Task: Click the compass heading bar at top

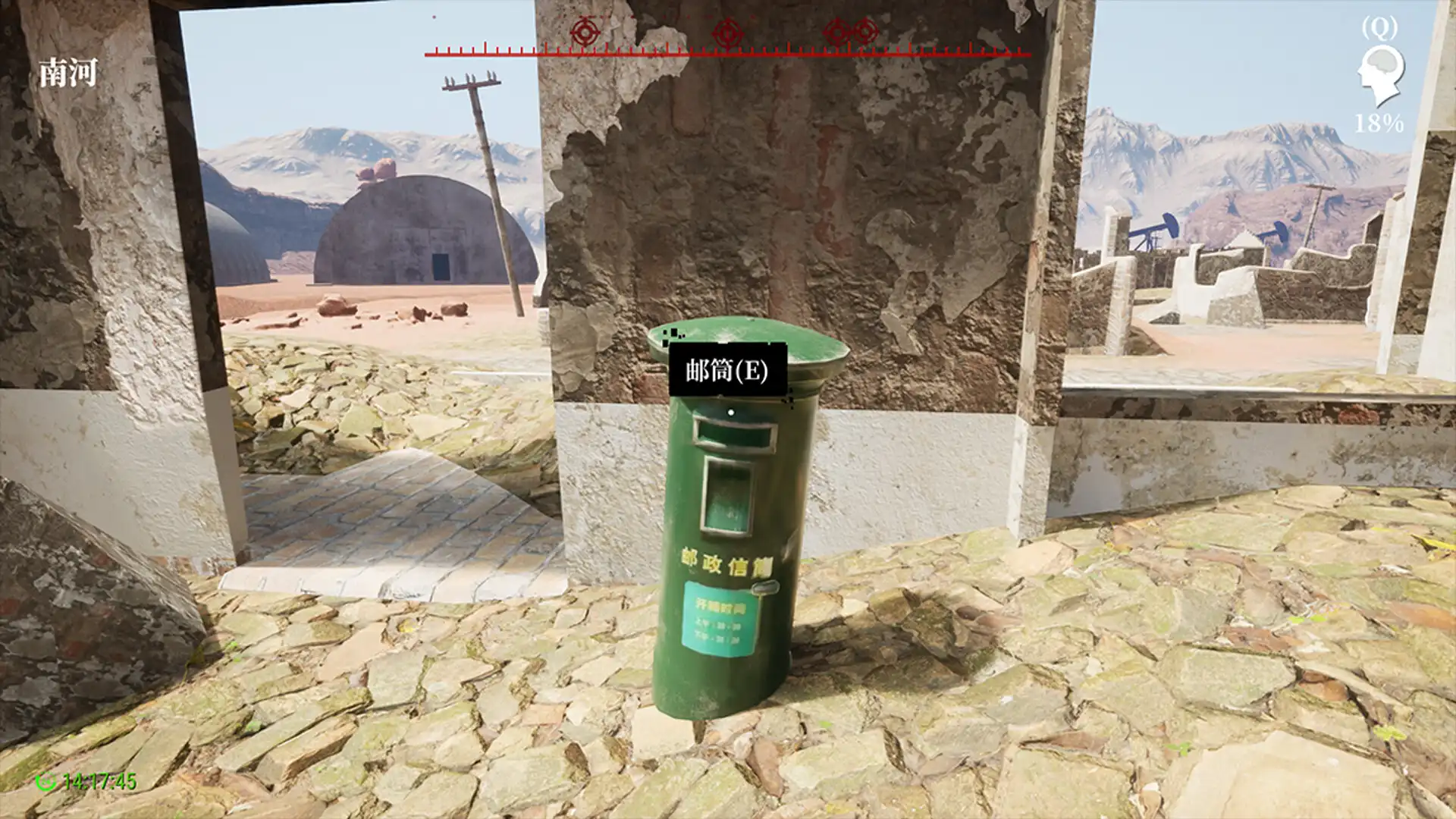Action: coord(726,53)
